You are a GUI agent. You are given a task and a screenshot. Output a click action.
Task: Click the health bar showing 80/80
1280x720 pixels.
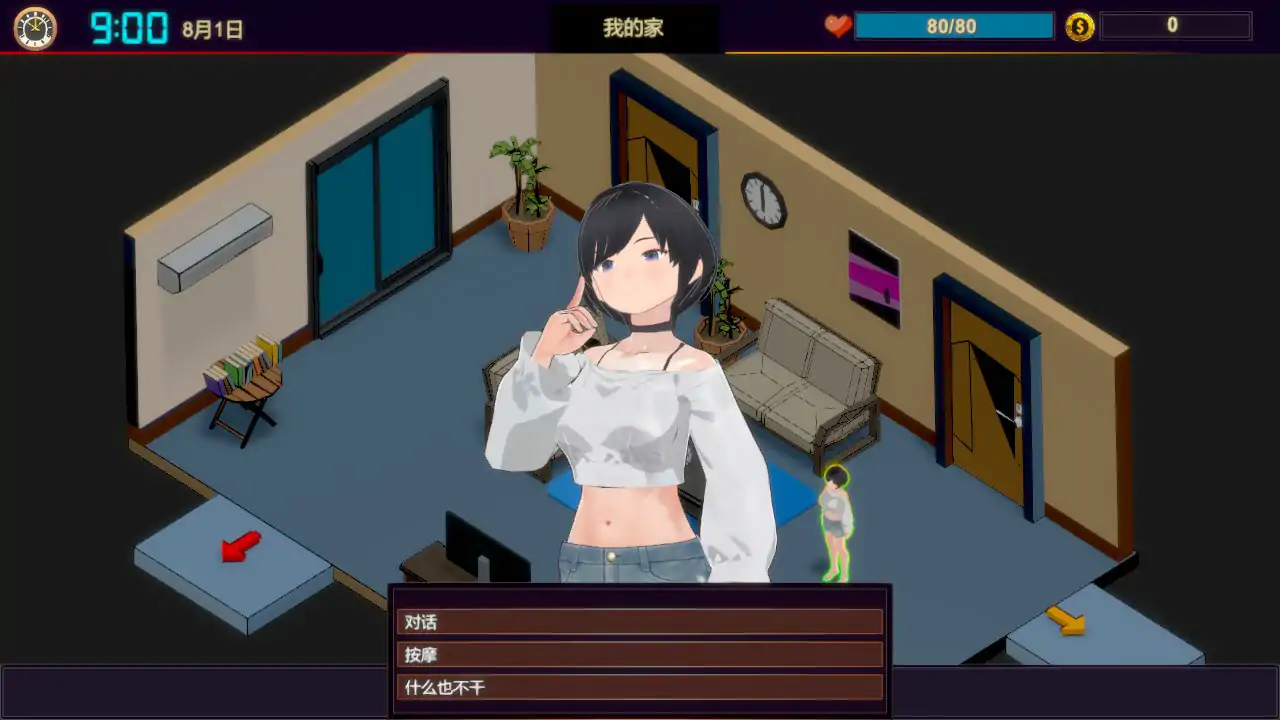[953, 25]
